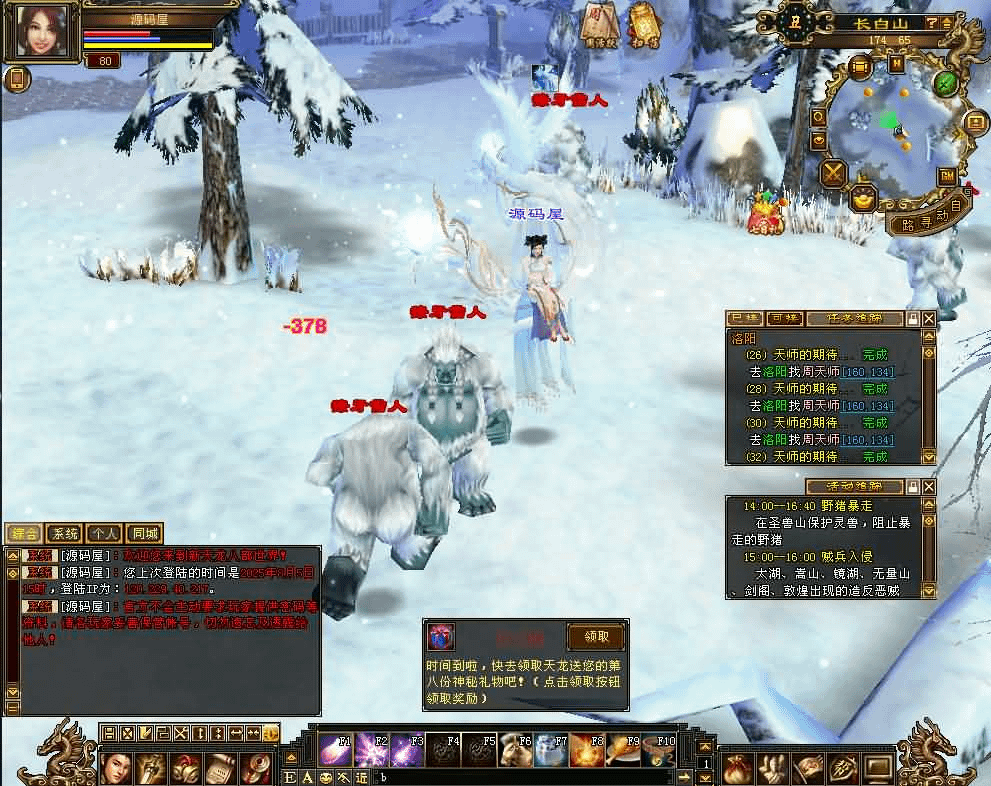Open the money bag icon in the bottom-right menu
Screen dimensions: 991x786
736,768
